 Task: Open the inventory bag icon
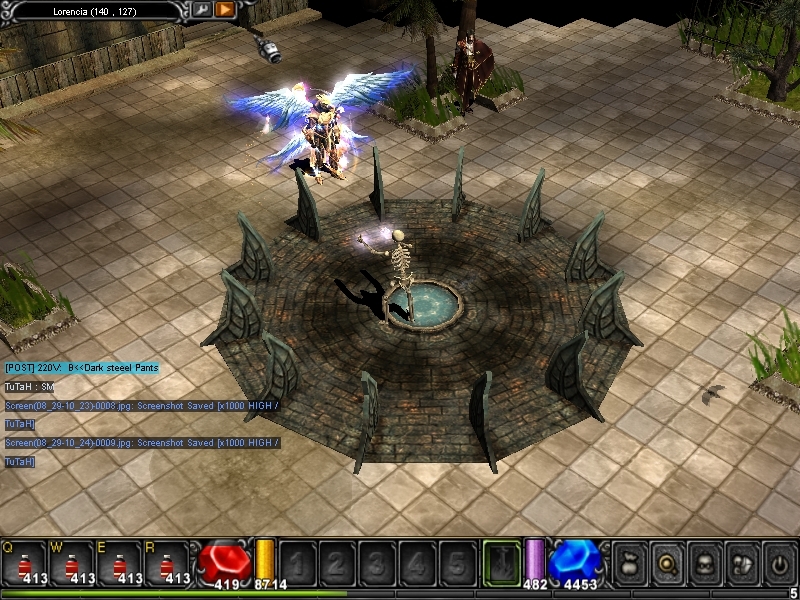629,563
